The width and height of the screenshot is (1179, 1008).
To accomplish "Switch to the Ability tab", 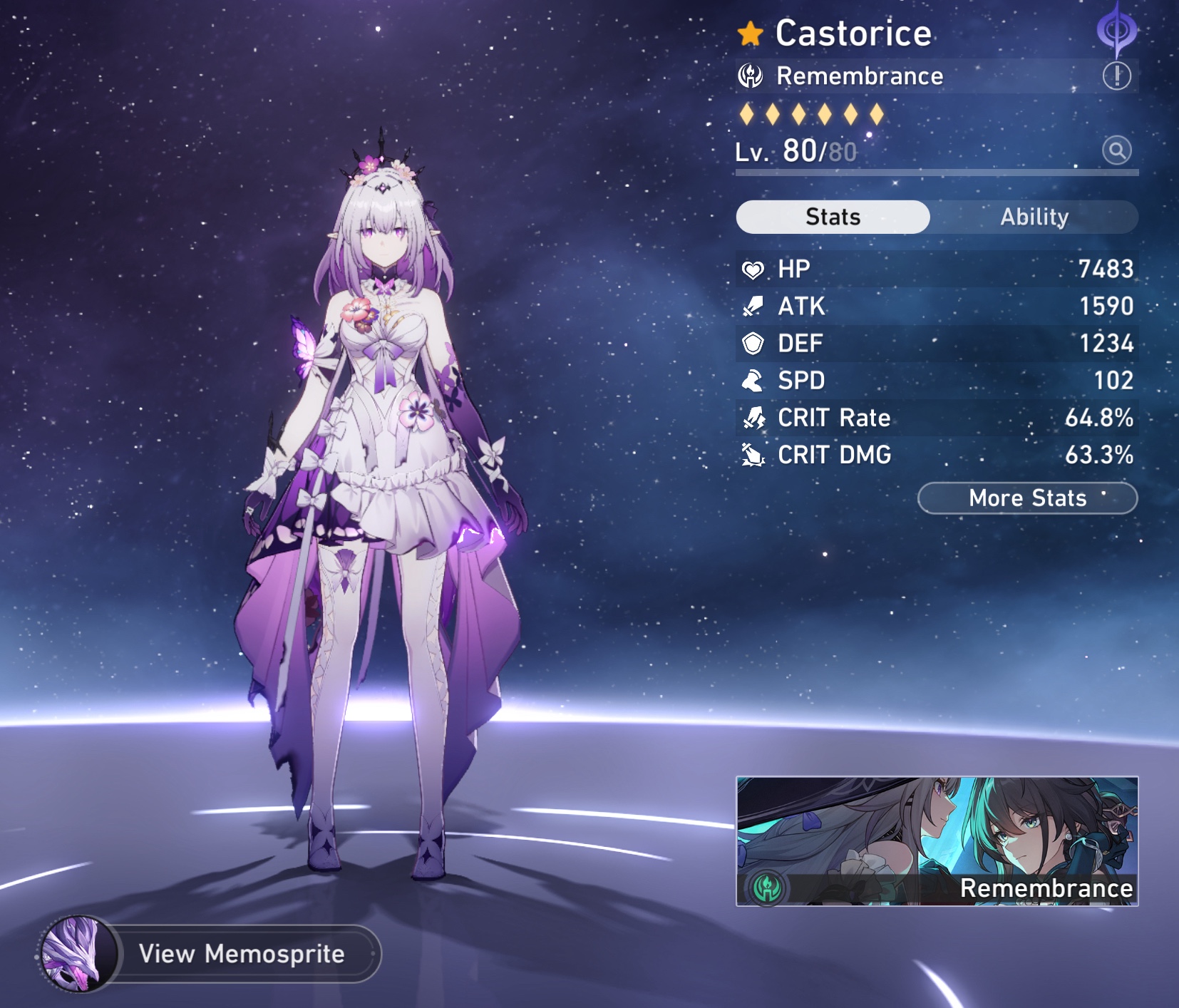I will click(1034, 217).
